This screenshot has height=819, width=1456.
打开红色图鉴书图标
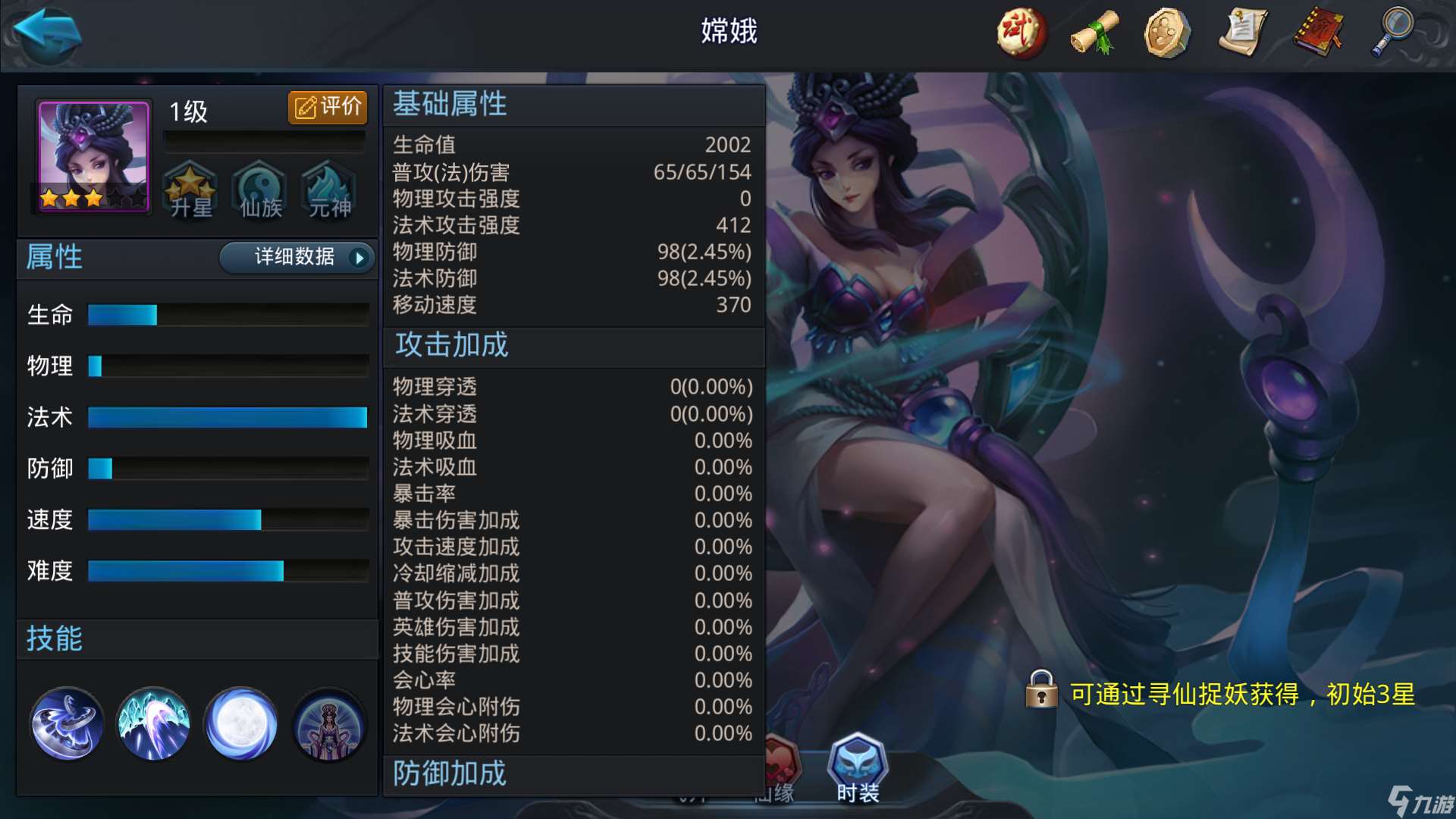coord(1318,33)
